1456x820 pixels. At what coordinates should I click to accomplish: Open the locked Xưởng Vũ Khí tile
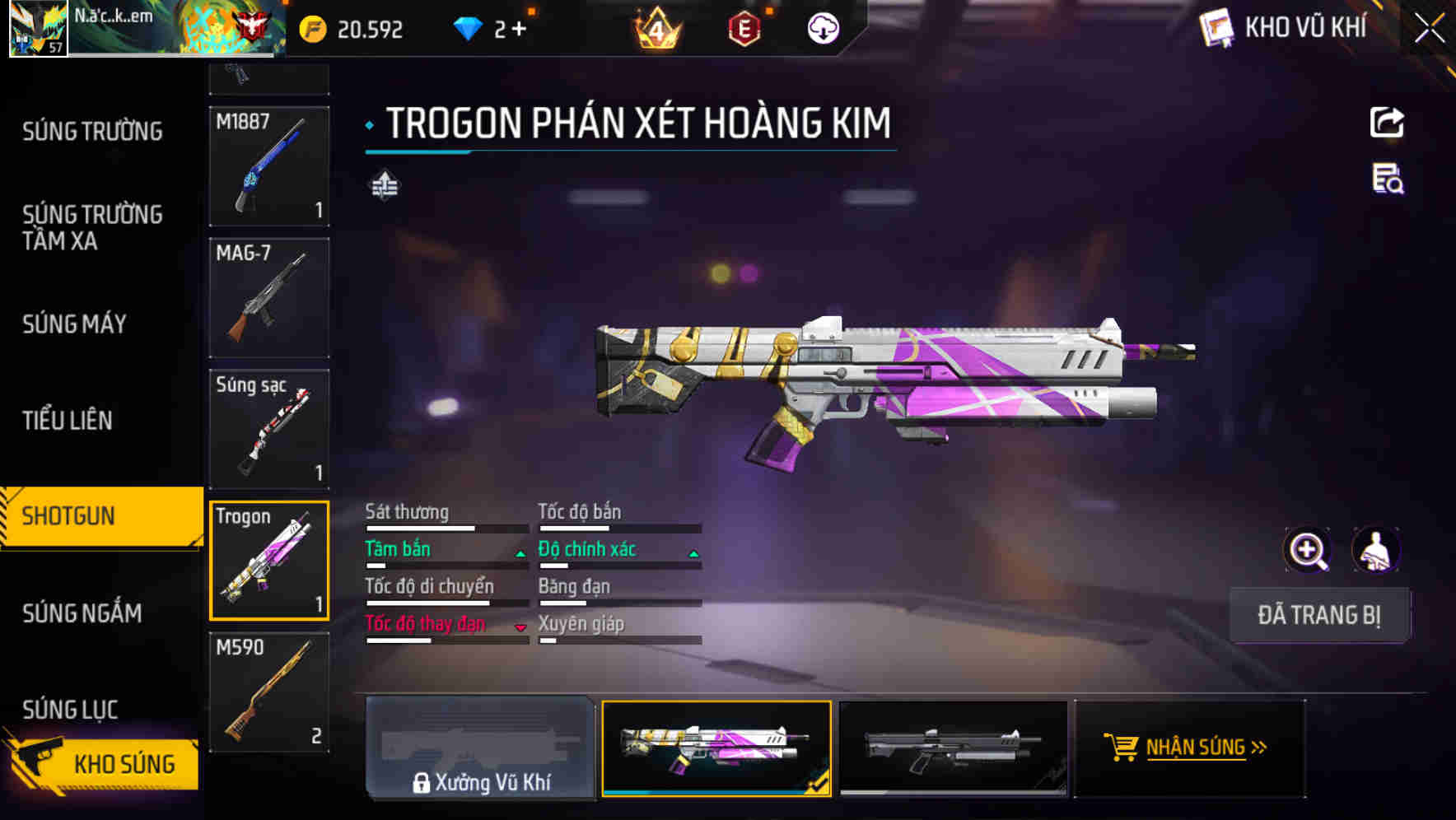tap(480, 748)
